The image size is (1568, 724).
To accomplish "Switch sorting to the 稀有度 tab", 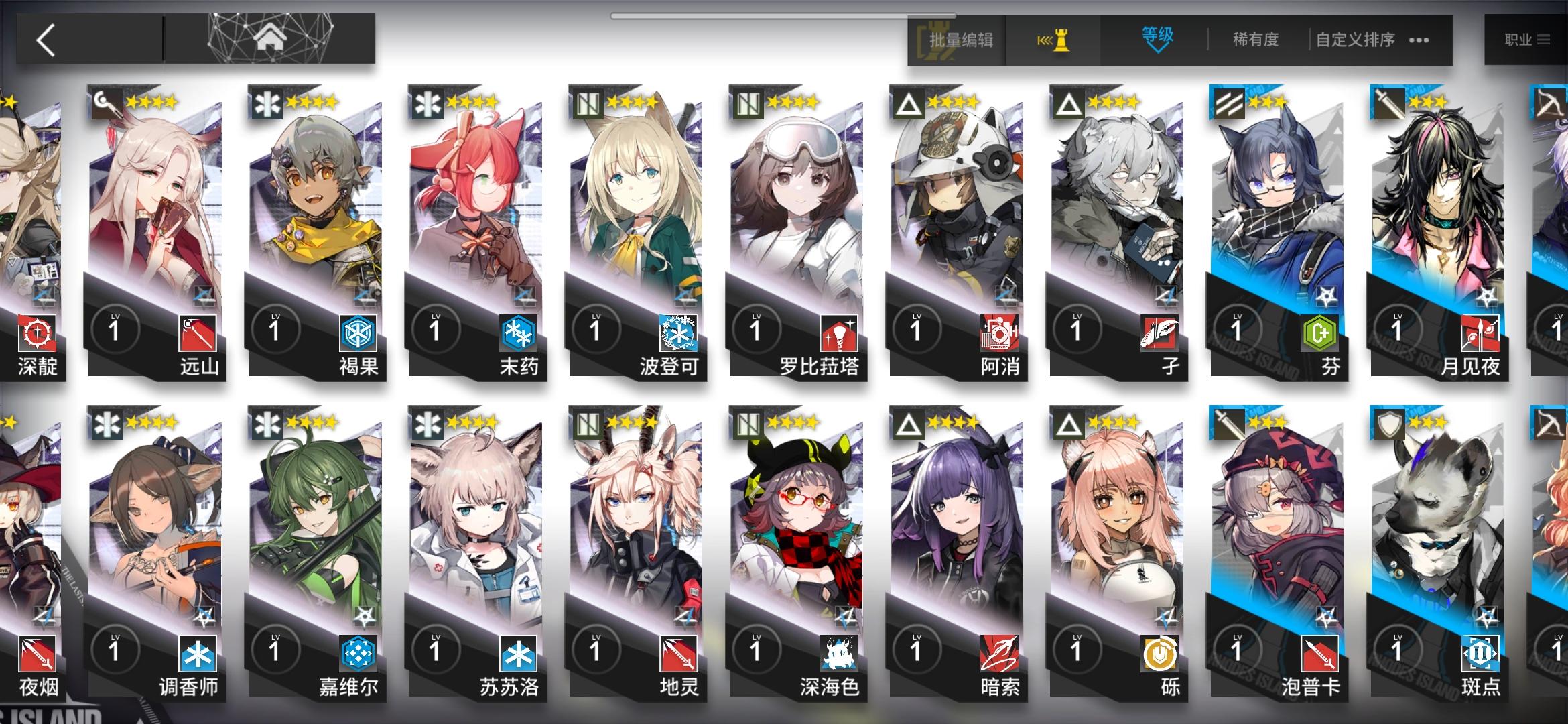I will pos(1255,40).
